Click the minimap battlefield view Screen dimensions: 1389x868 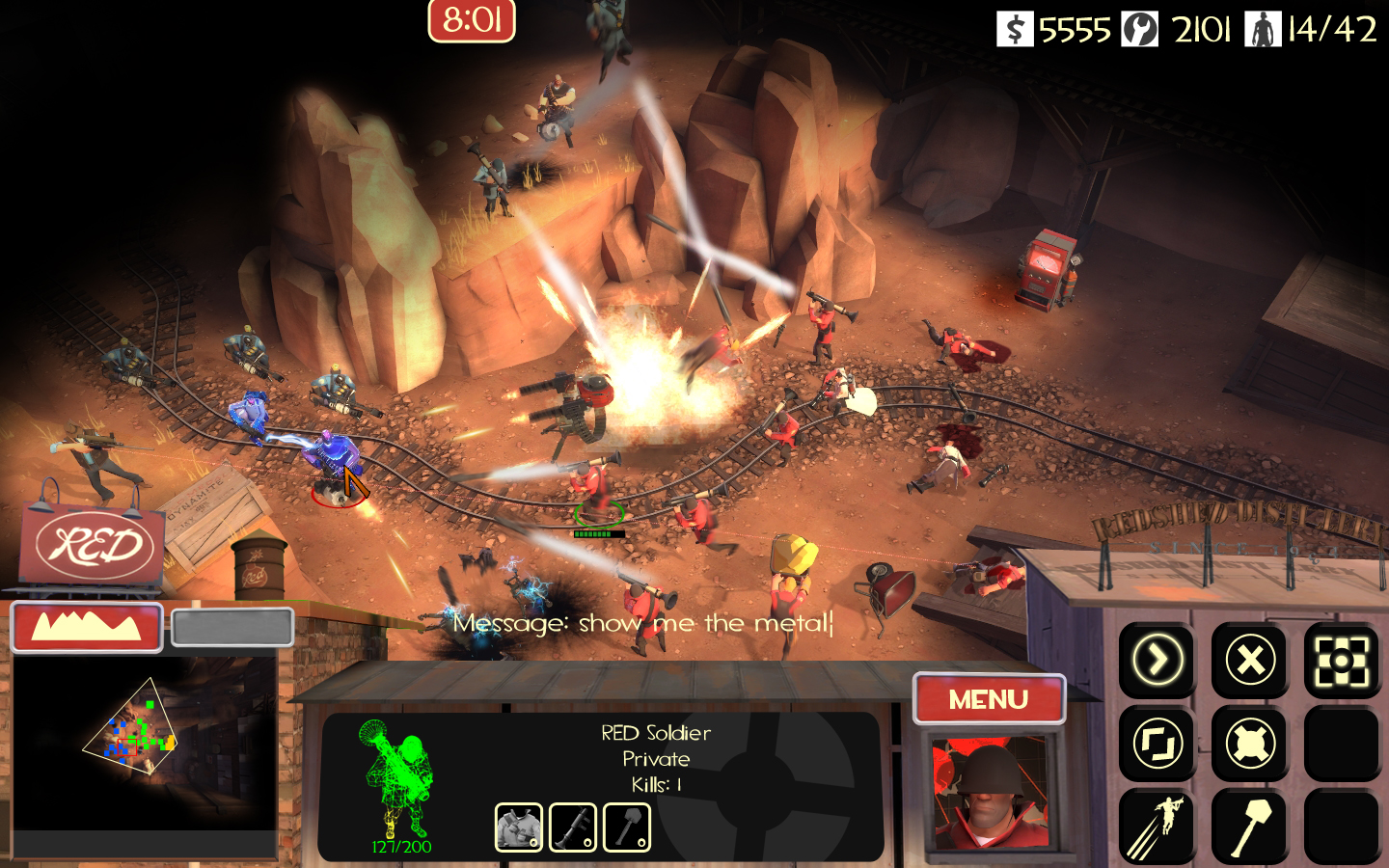click(145, 741)
